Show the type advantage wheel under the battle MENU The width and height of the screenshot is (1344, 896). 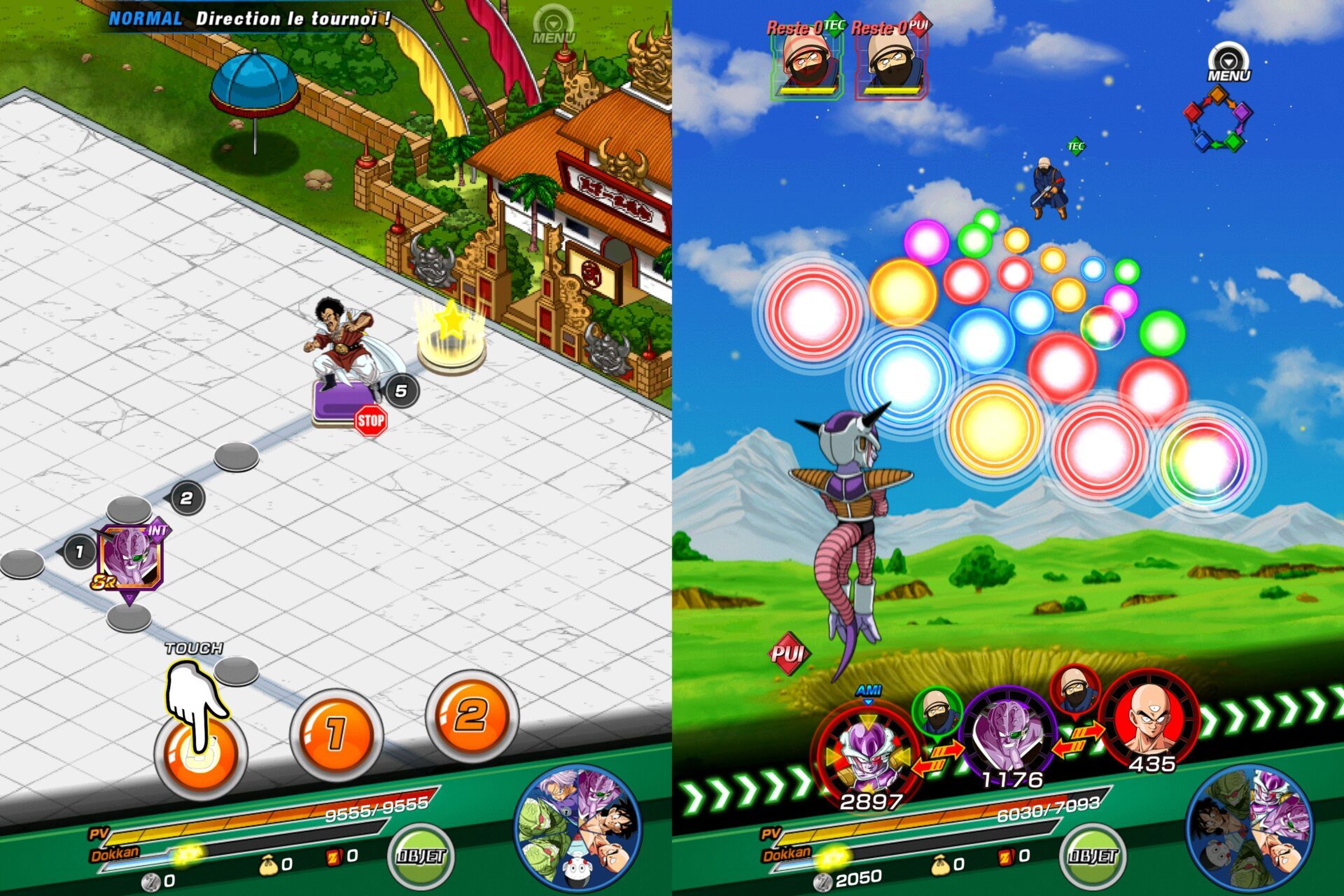[x=1218, y=119]
